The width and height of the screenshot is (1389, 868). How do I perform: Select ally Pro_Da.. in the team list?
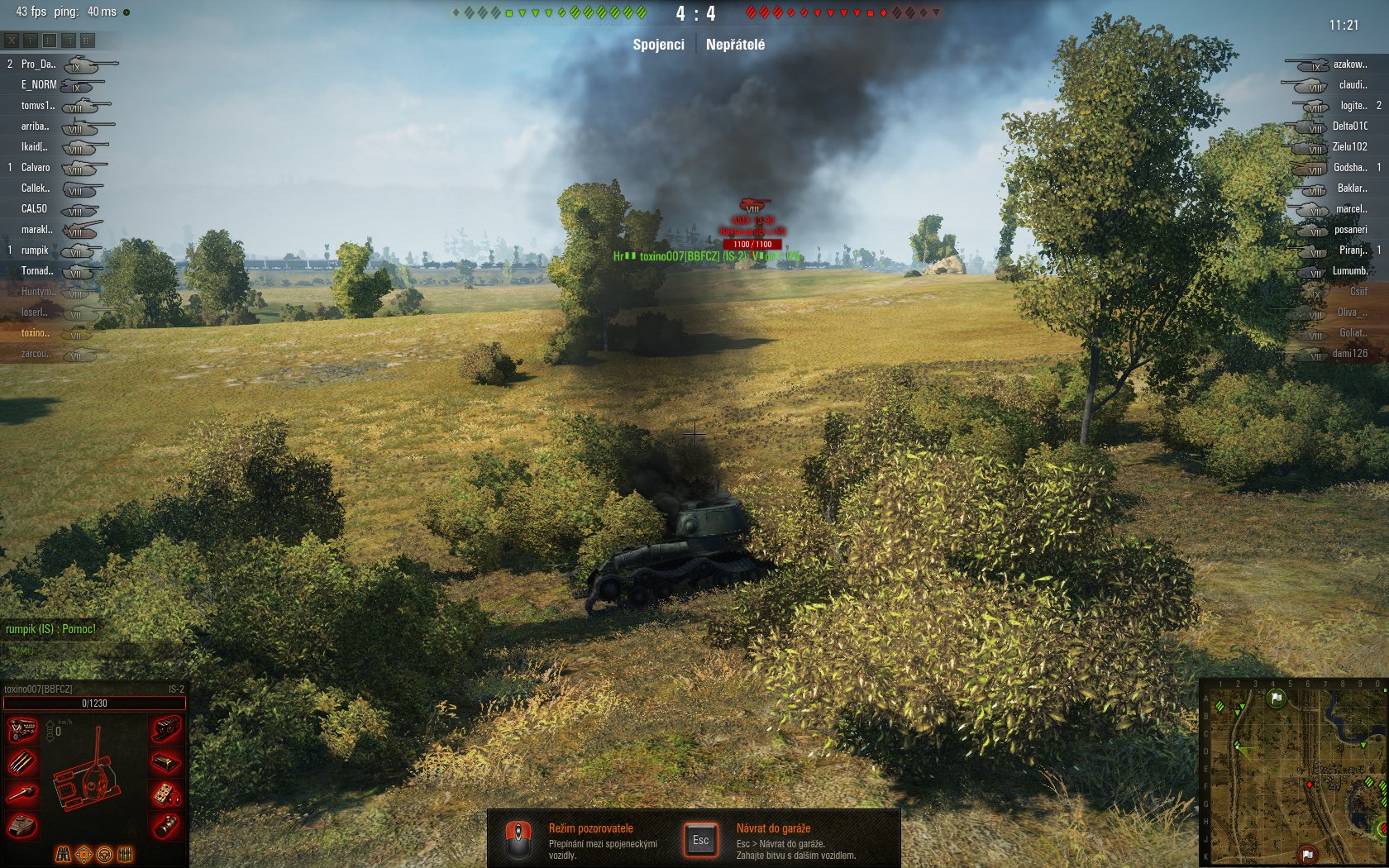38,64
